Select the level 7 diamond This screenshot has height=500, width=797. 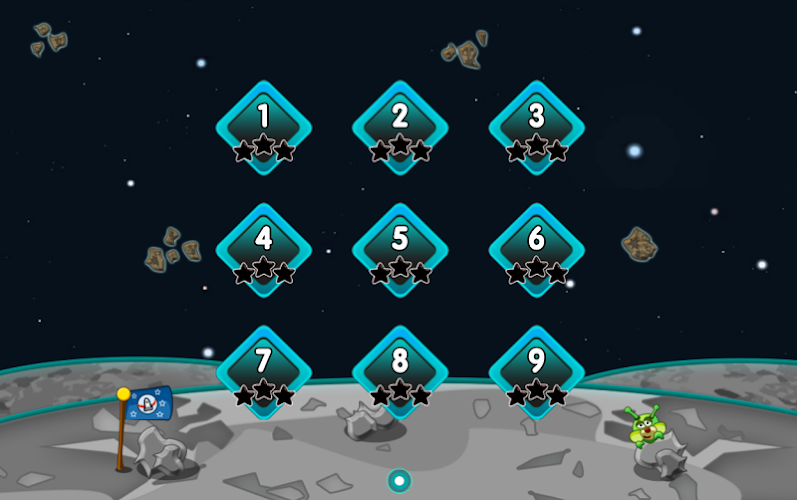pos(264,372)
